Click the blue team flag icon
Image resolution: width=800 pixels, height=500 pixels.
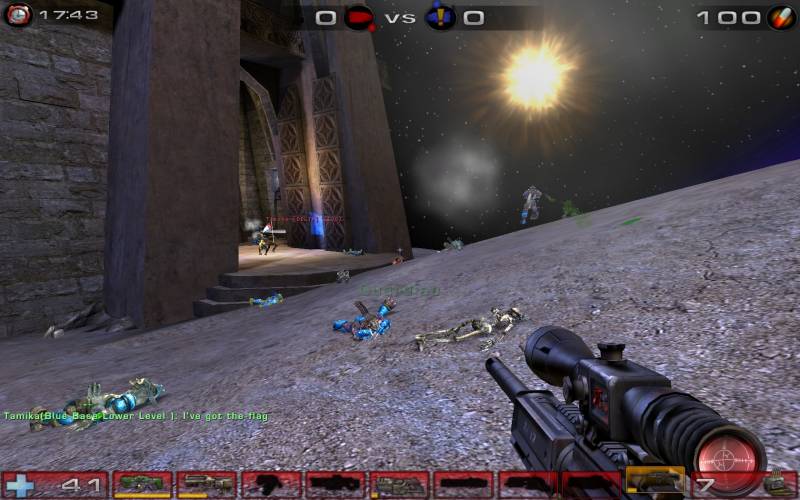coord(440,17)
